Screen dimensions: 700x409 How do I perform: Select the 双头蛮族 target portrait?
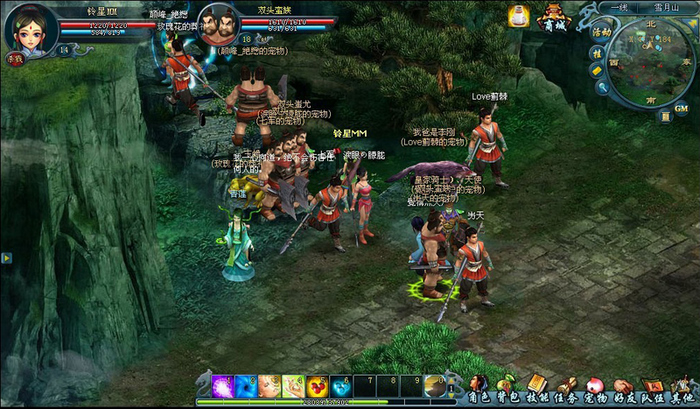click(x=221, y=24)
